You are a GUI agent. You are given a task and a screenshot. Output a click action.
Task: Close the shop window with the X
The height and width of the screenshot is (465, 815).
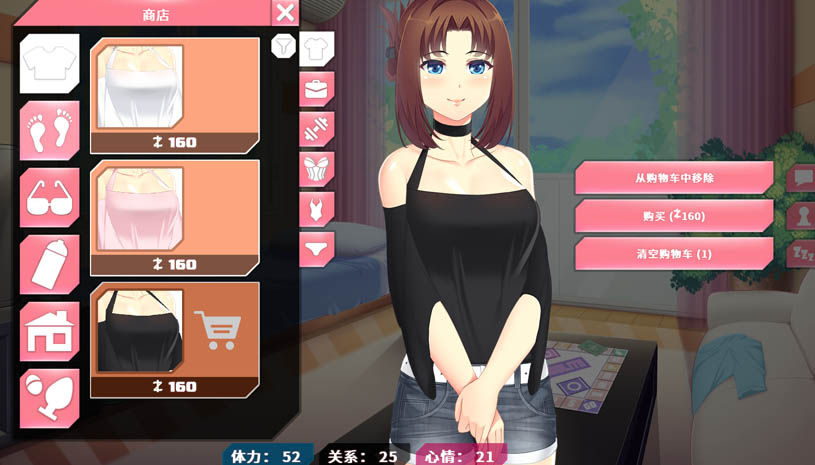[x=285, y=13]
